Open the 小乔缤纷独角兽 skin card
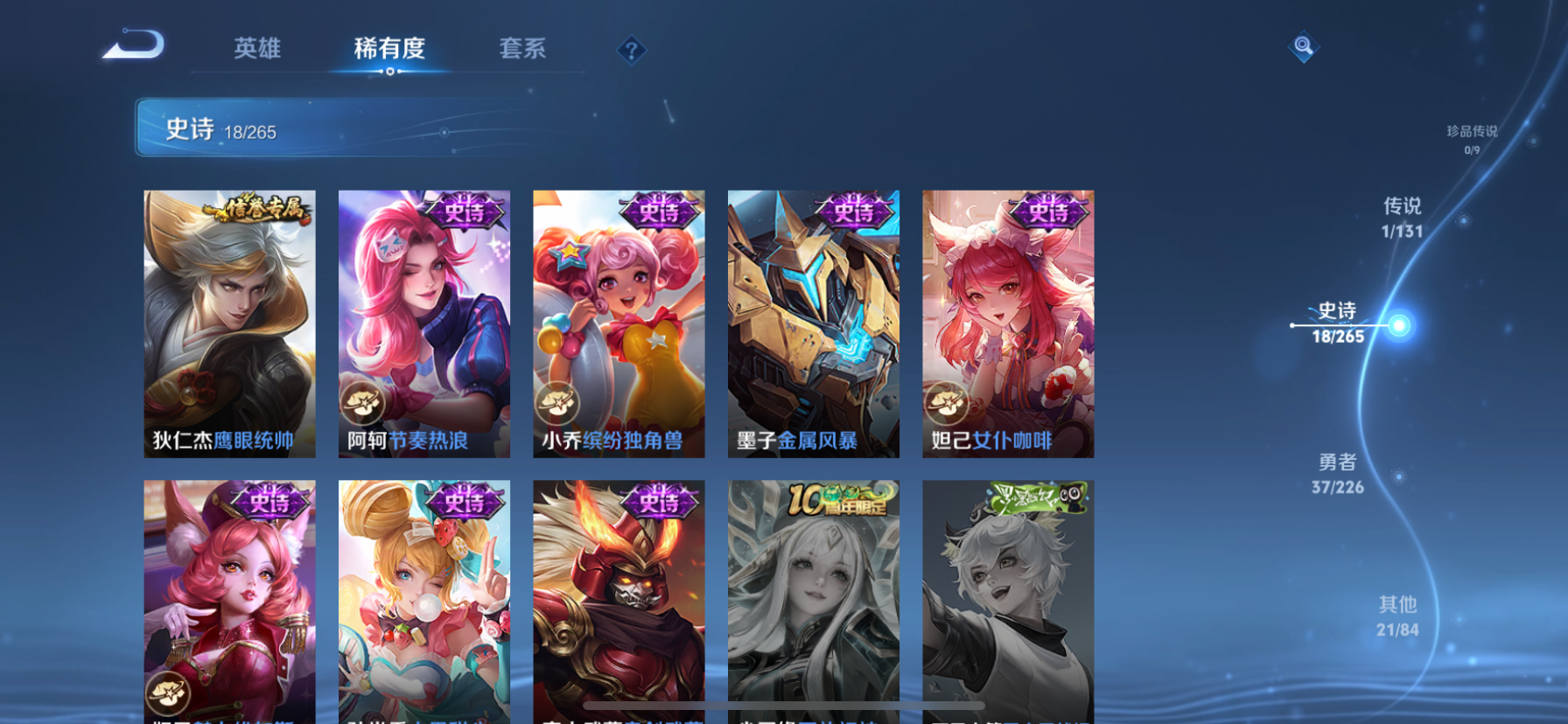This screenshot has height=724, width=1568. coord(618,324)
